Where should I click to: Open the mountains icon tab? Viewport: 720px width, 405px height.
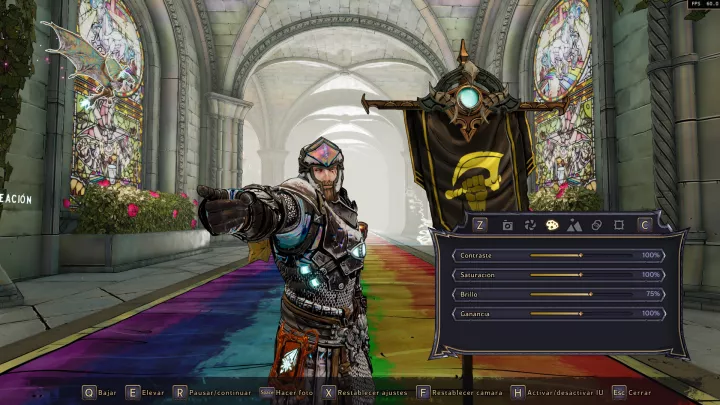[x=574, y=226]
